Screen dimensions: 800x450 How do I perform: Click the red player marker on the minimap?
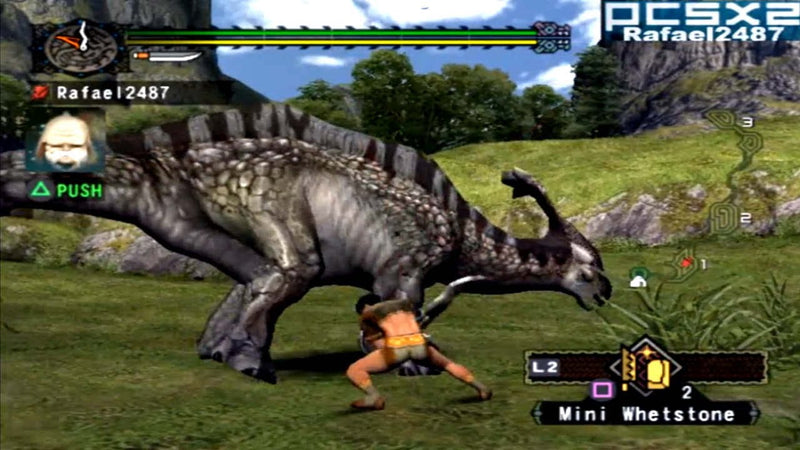tap(686, 262)
